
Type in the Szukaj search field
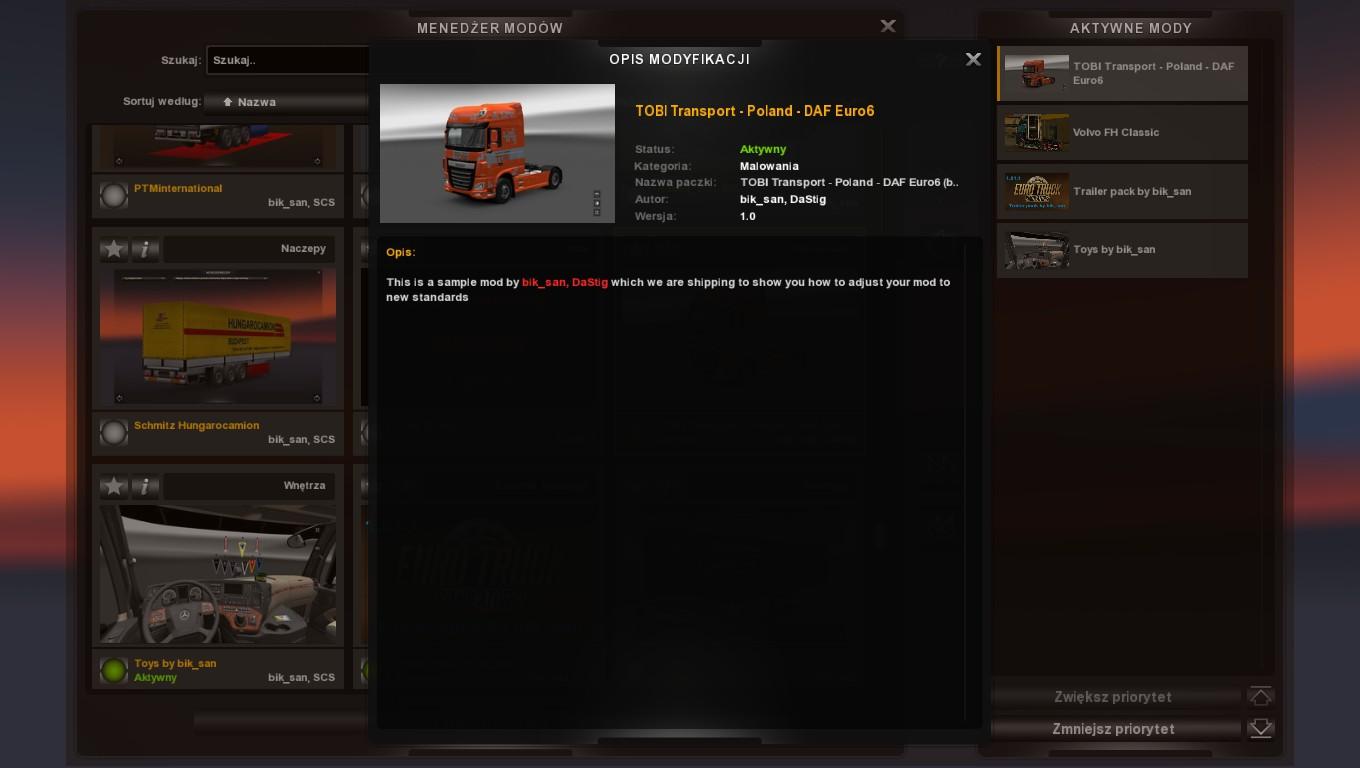288,60
